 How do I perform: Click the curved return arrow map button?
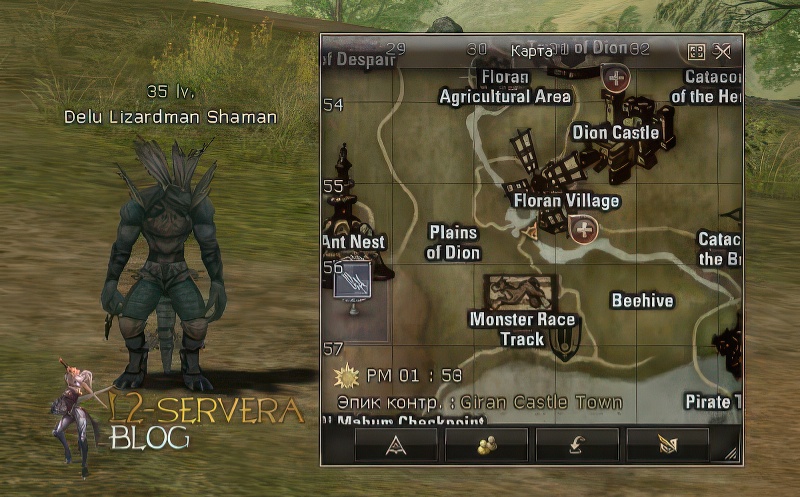577,444
